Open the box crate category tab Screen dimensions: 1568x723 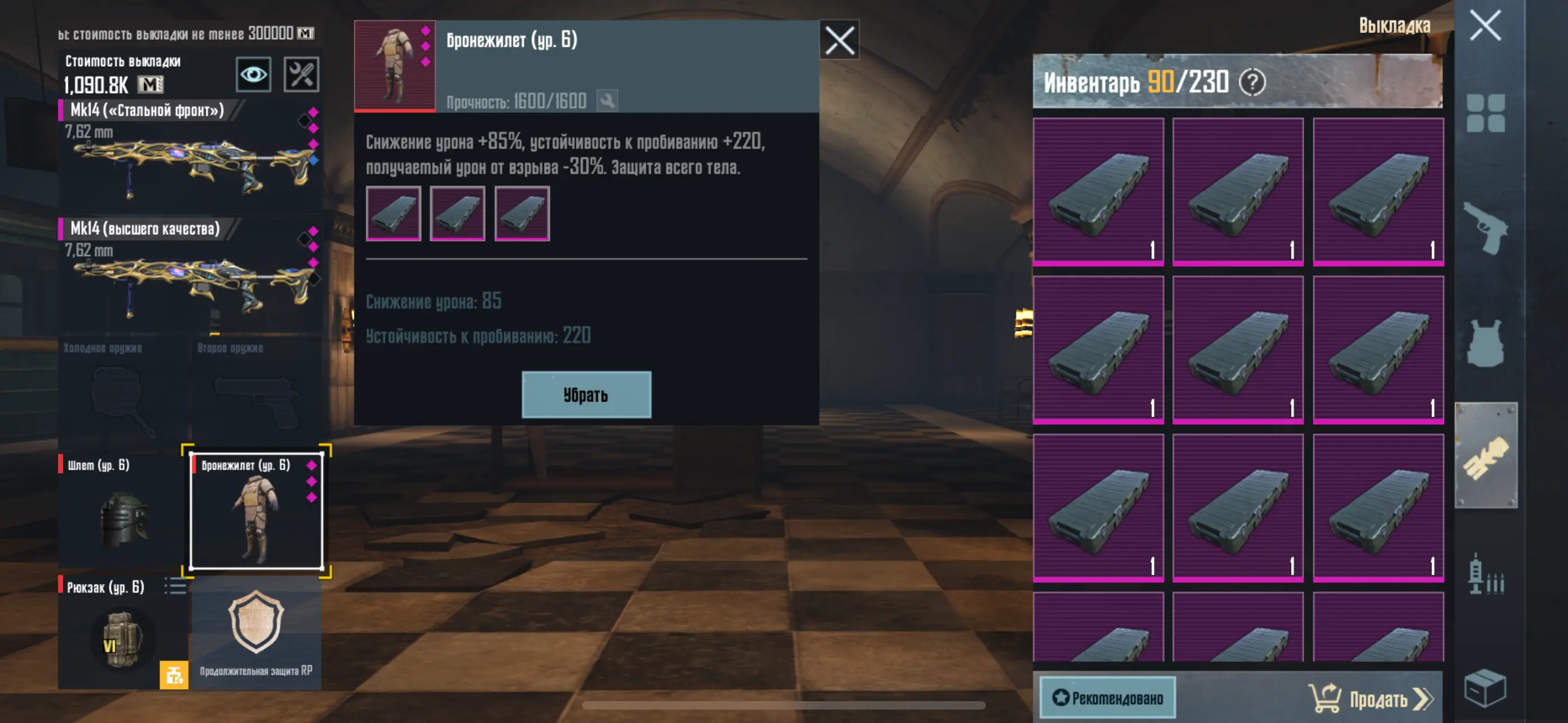[1484, 689]
